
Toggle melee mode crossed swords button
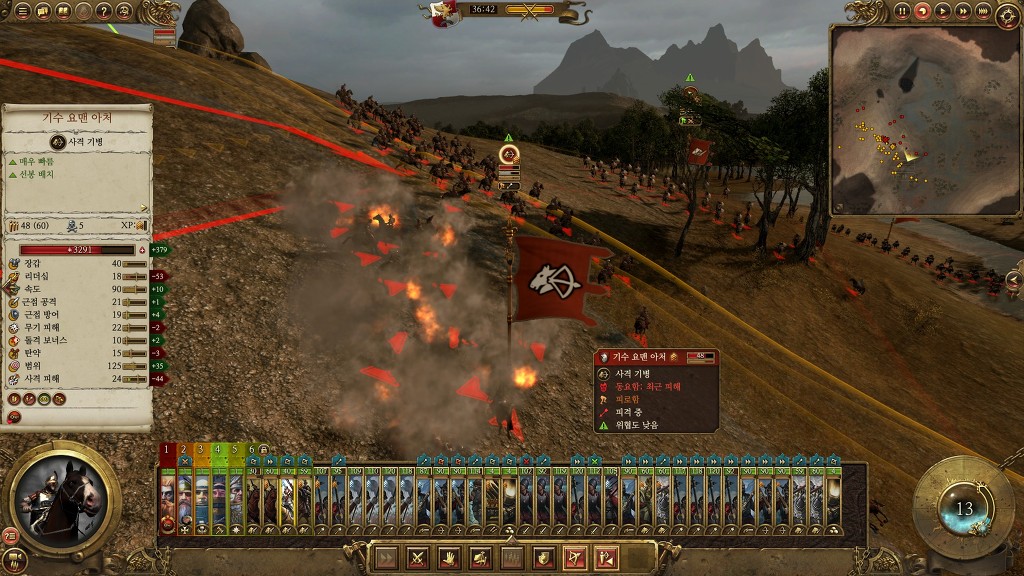(418, 558)
